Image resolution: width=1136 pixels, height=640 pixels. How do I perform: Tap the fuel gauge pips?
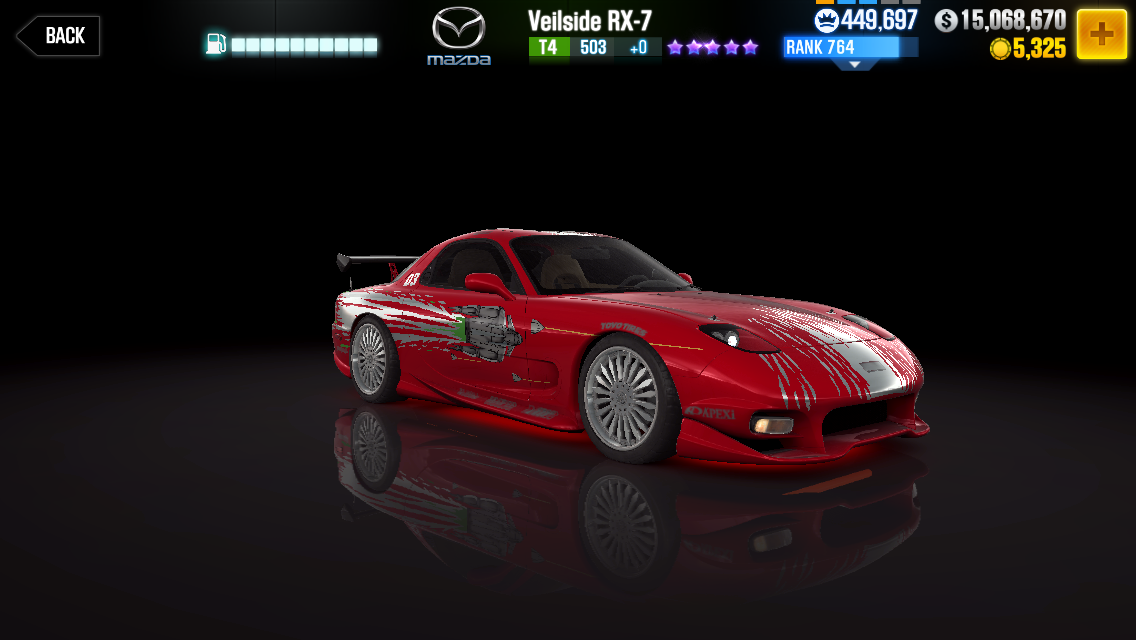click(x=304, y=45)
